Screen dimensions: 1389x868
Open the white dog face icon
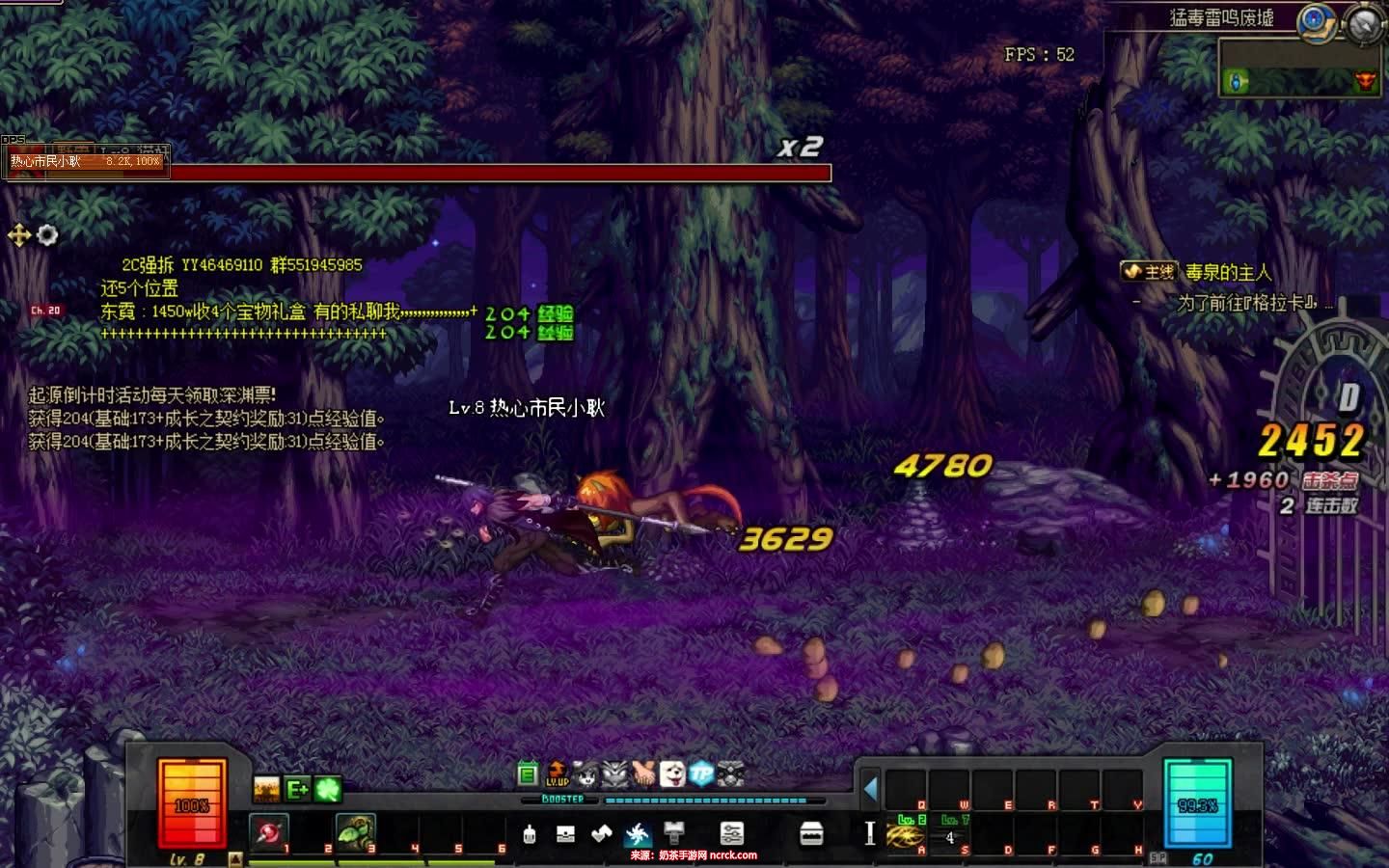coord(672,773)
